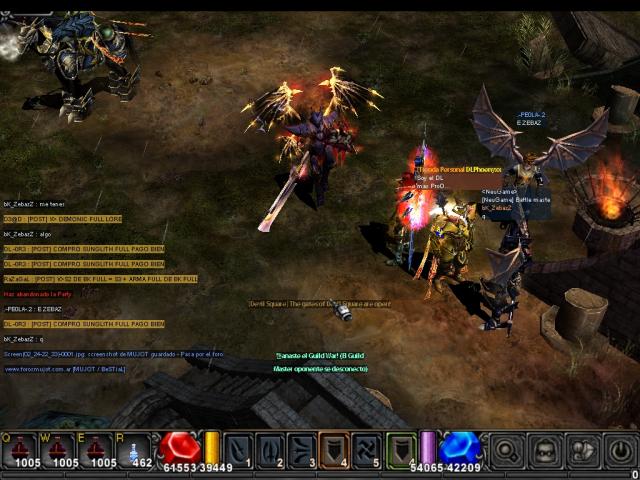Select the cross-blades skill in slot 5
The width and height of the screenshot is (640, 480).
coord(367,449)
